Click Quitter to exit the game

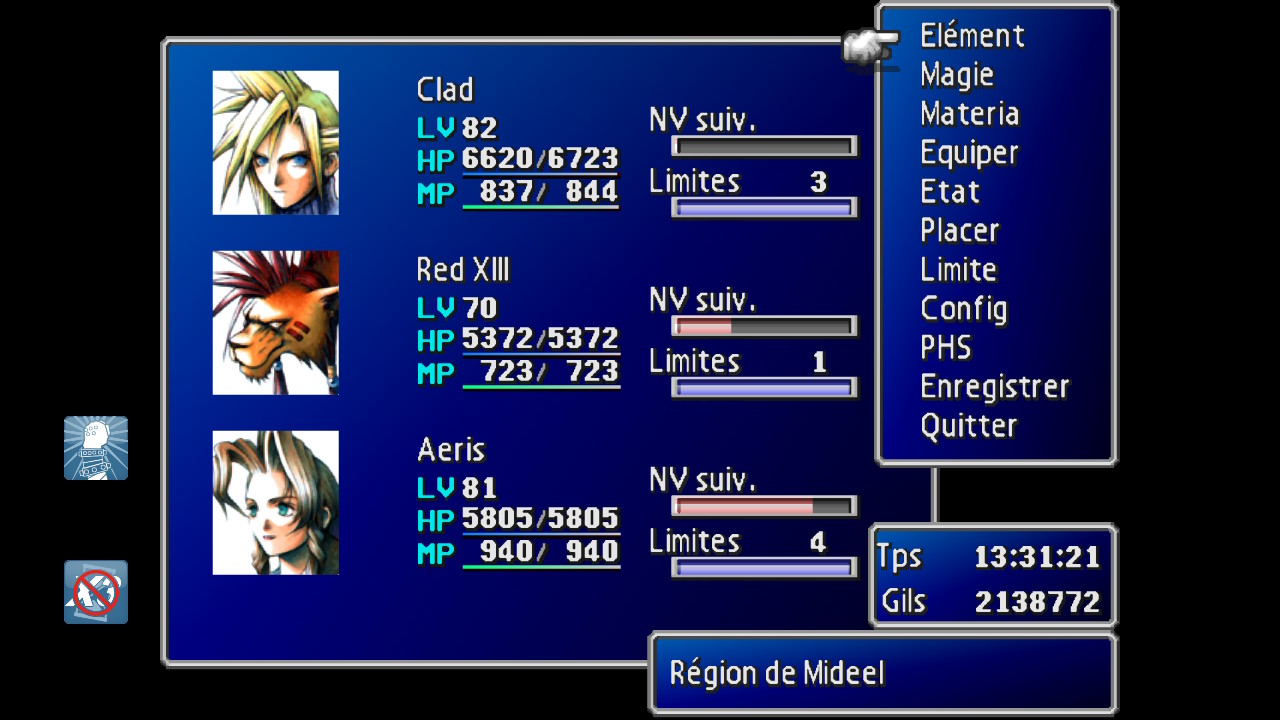(968, 426)
